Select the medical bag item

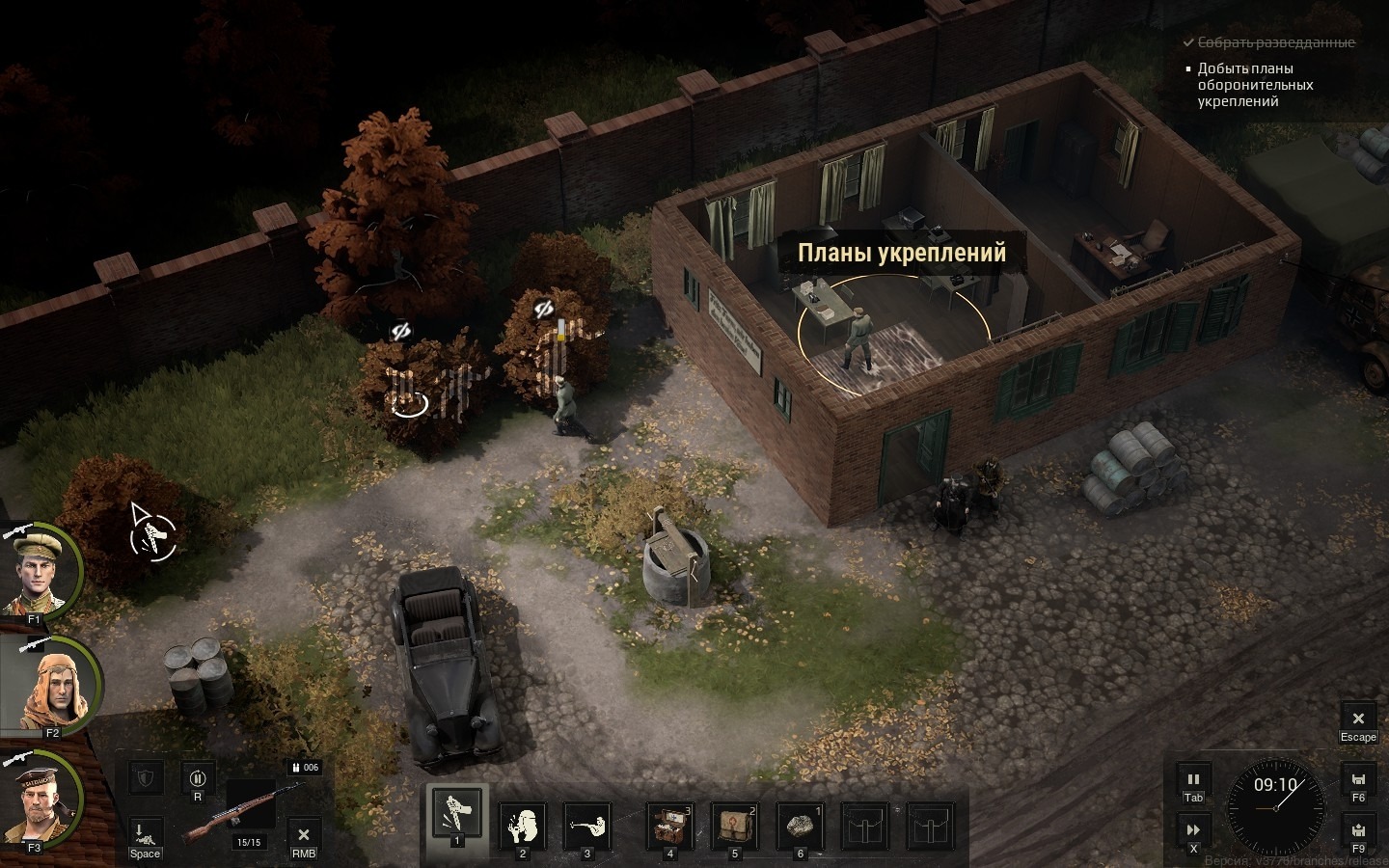click(734, 827)
